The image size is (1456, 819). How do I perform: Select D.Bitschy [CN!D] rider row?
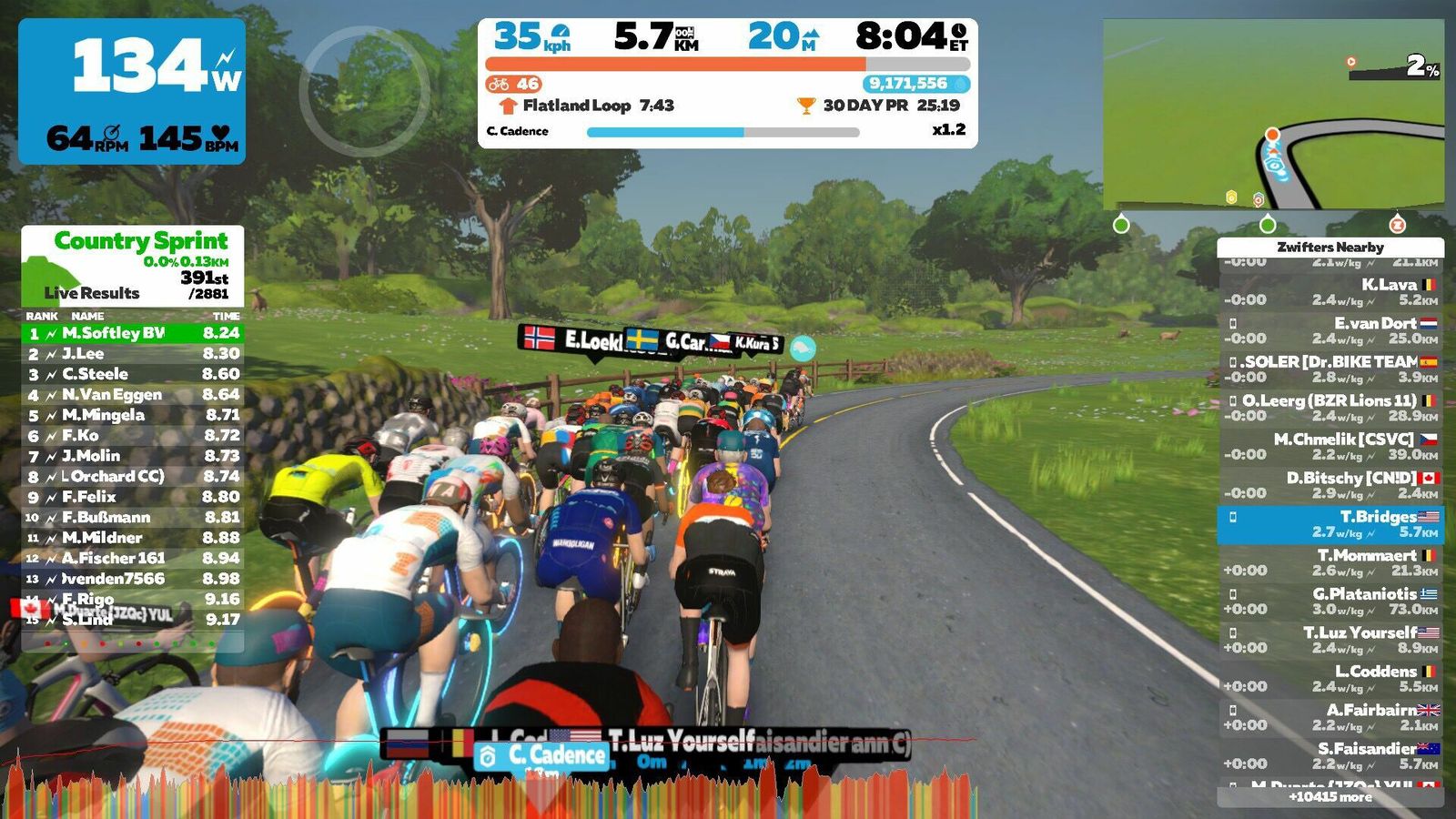(x=1330, y=485)
